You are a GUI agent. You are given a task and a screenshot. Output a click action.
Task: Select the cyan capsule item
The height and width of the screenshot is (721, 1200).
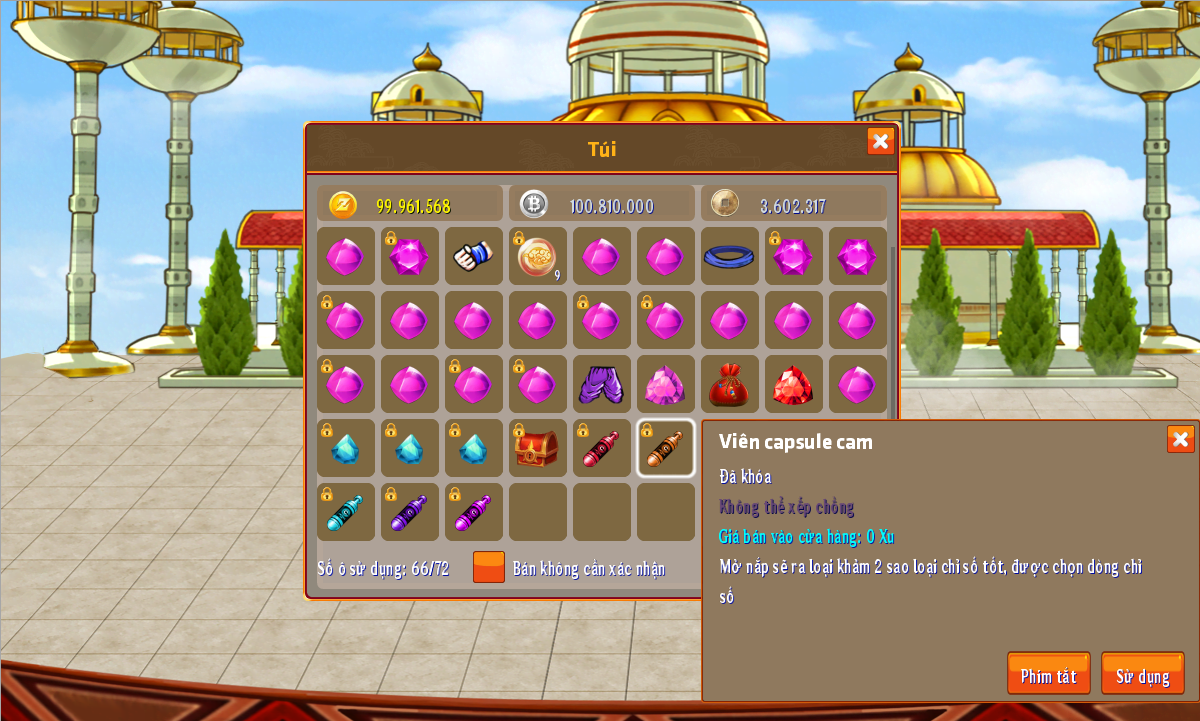click(x=346, y=512)
